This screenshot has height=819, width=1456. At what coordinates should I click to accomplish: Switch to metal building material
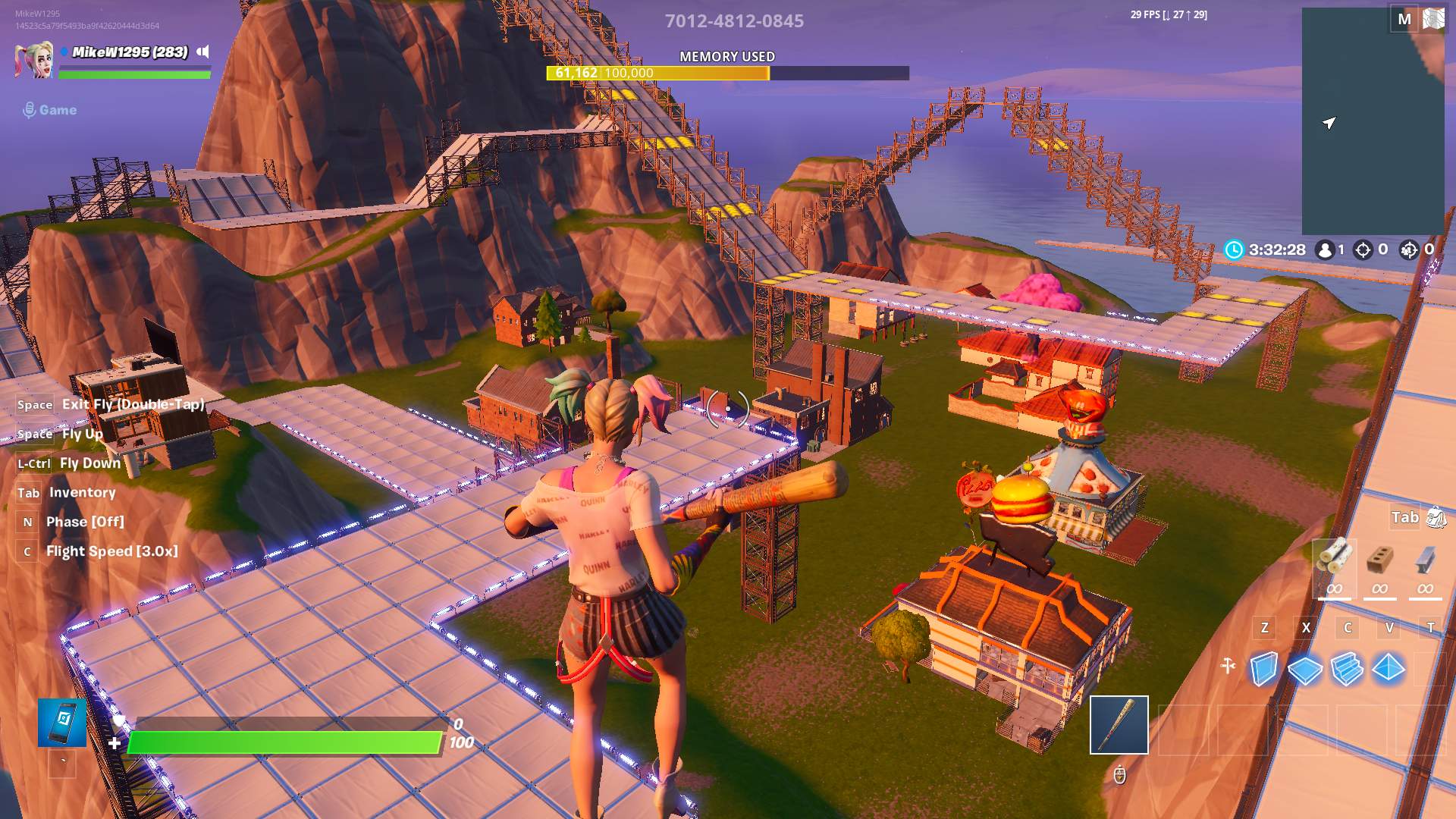point(1425,560)
